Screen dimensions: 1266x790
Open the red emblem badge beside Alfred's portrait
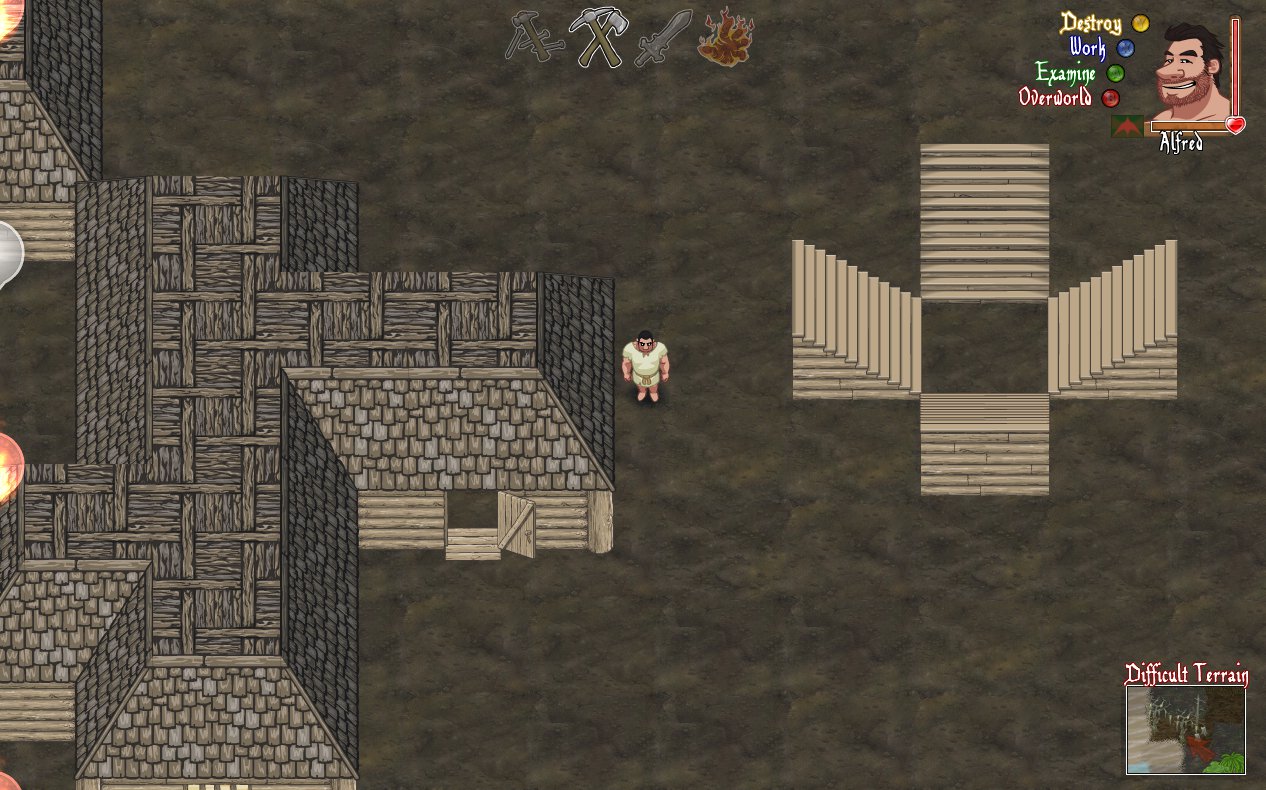point(1127,127)
